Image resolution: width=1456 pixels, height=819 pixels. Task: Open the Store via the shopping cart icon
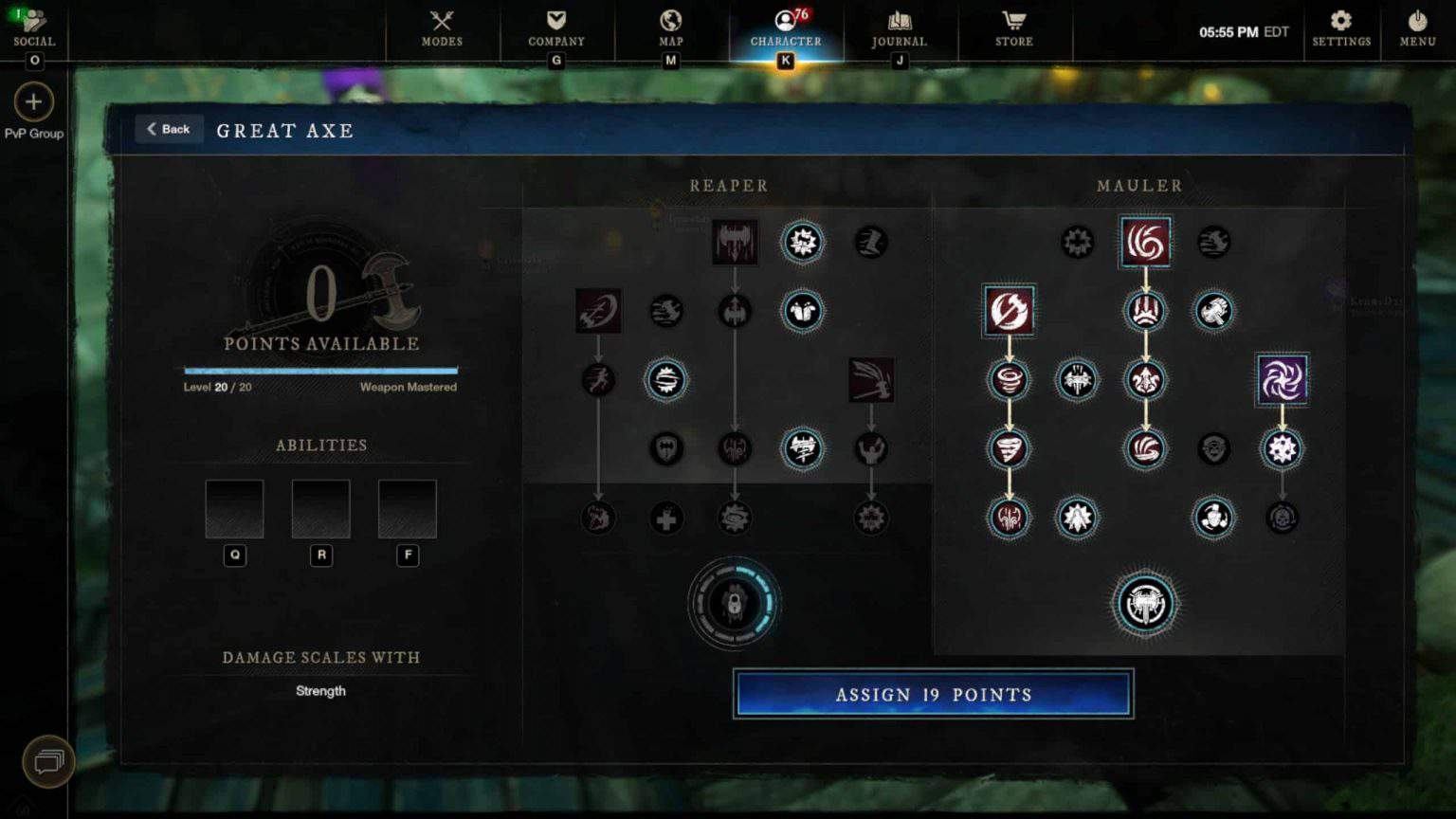pos(1013,24)
